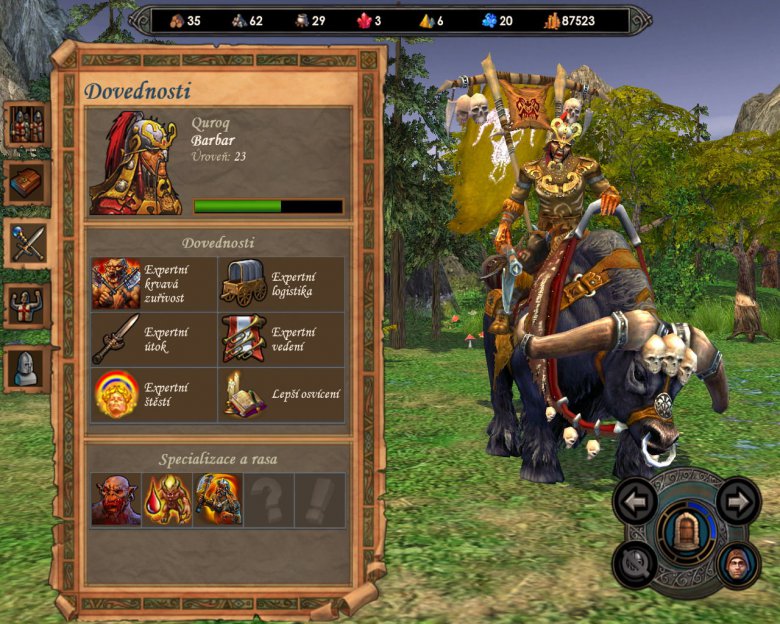Select the Lepší osvícení book skill
This screenshot has width=780, height=624.
(243, 394)
